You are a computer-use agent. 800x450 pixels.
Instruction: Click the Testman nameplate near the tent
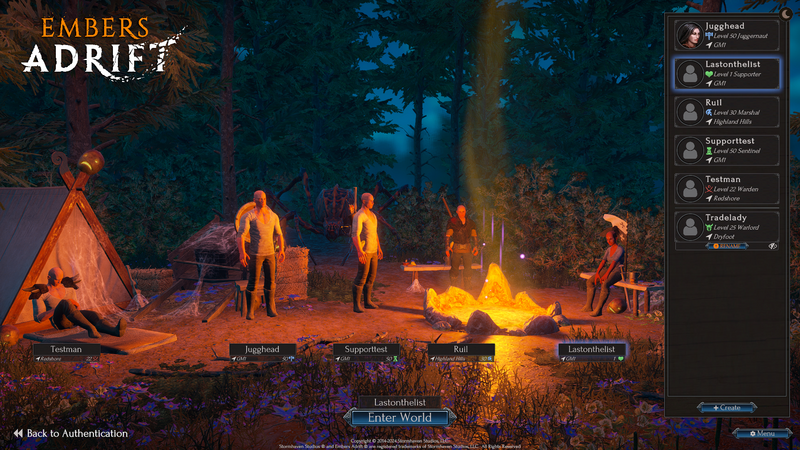coord(67,351)
